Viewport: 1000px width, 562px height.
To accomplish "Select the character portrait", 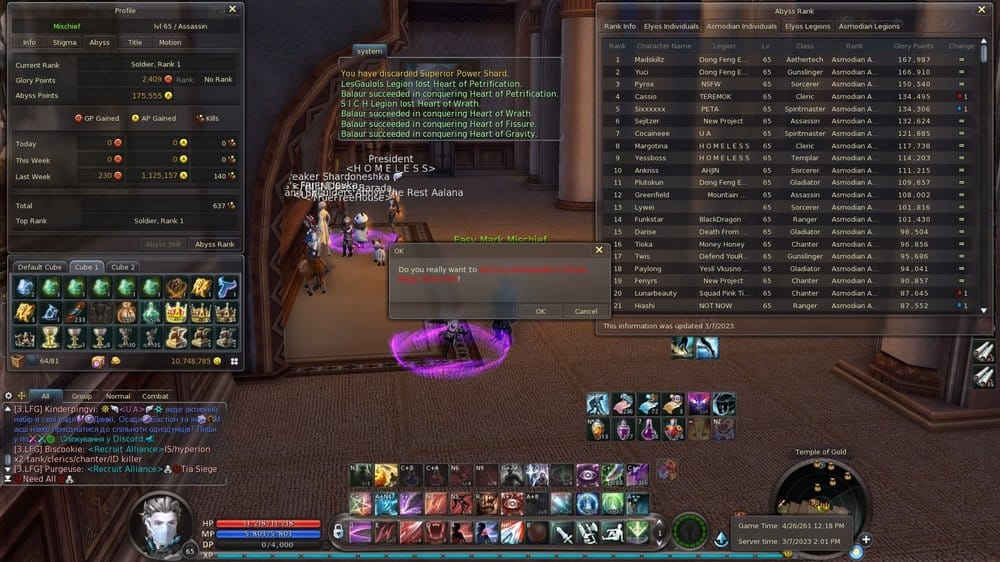I will tap(163, 522).
